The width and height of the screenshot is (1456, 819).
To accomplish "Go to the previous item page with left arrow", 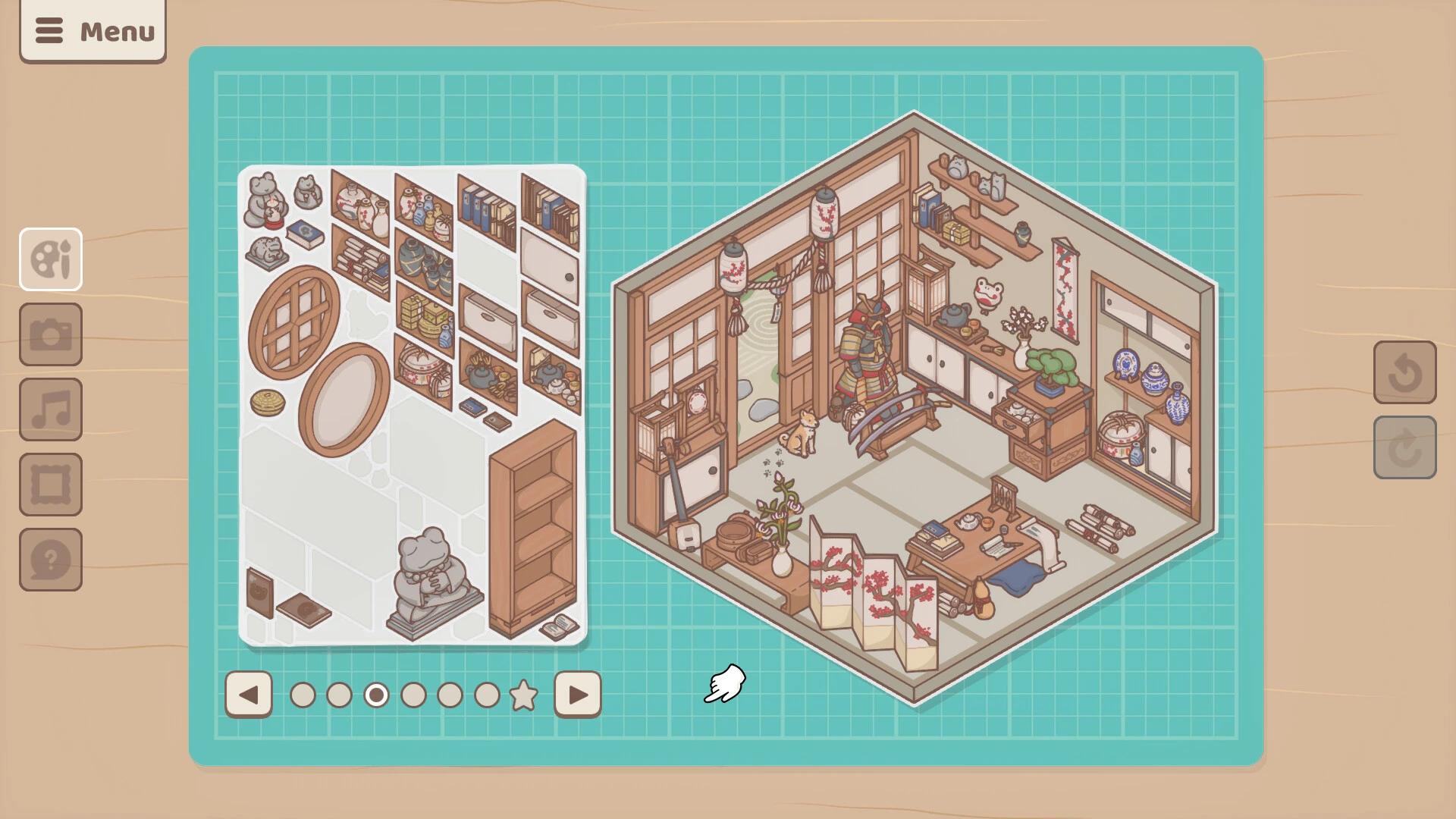I will (249, 694).
